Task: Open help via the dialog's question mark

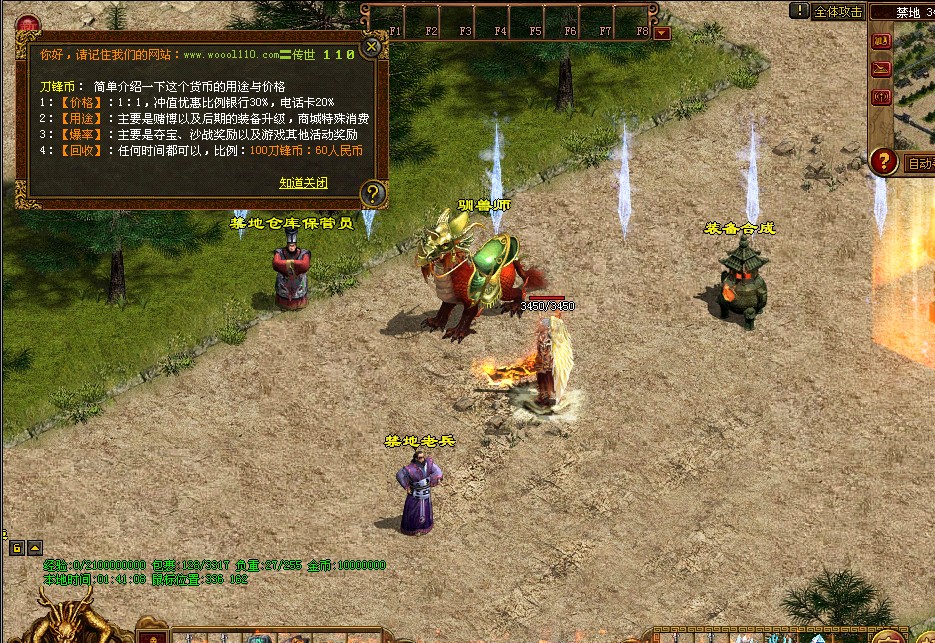Action: pyautogui.click(x=372, y=193)
